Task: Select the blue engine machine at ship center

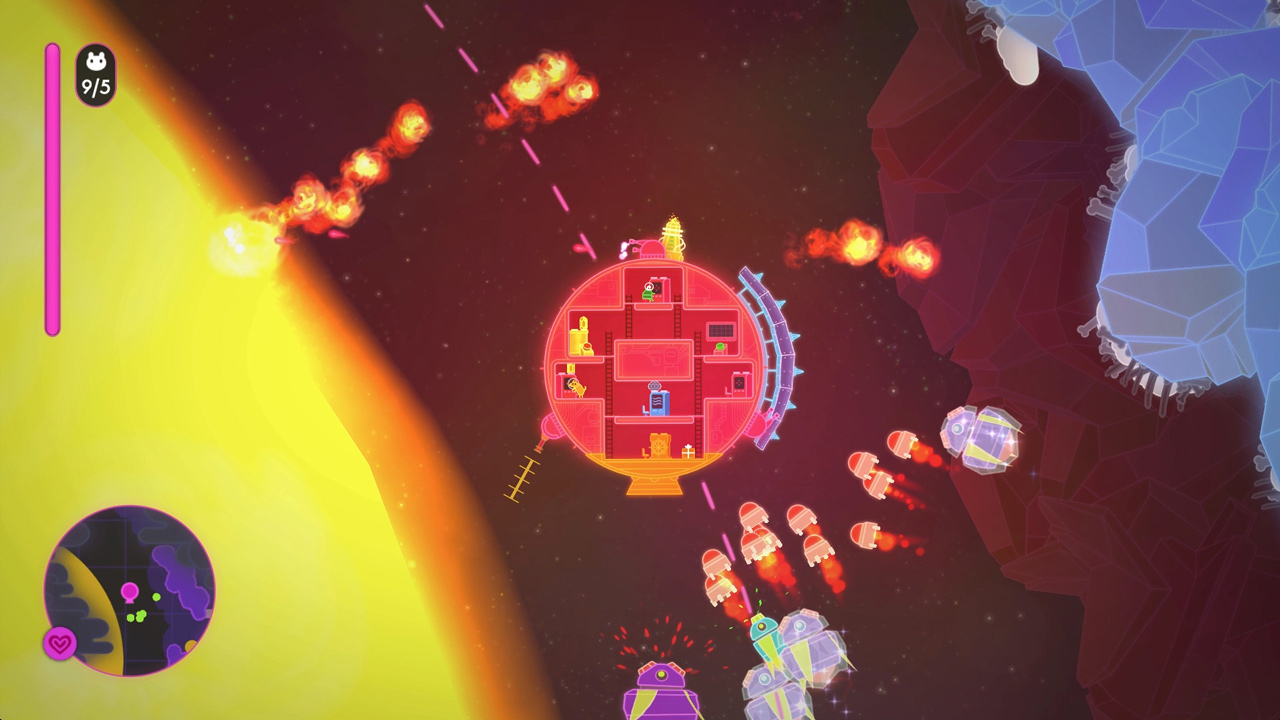Action: click(x=657, y=401)
